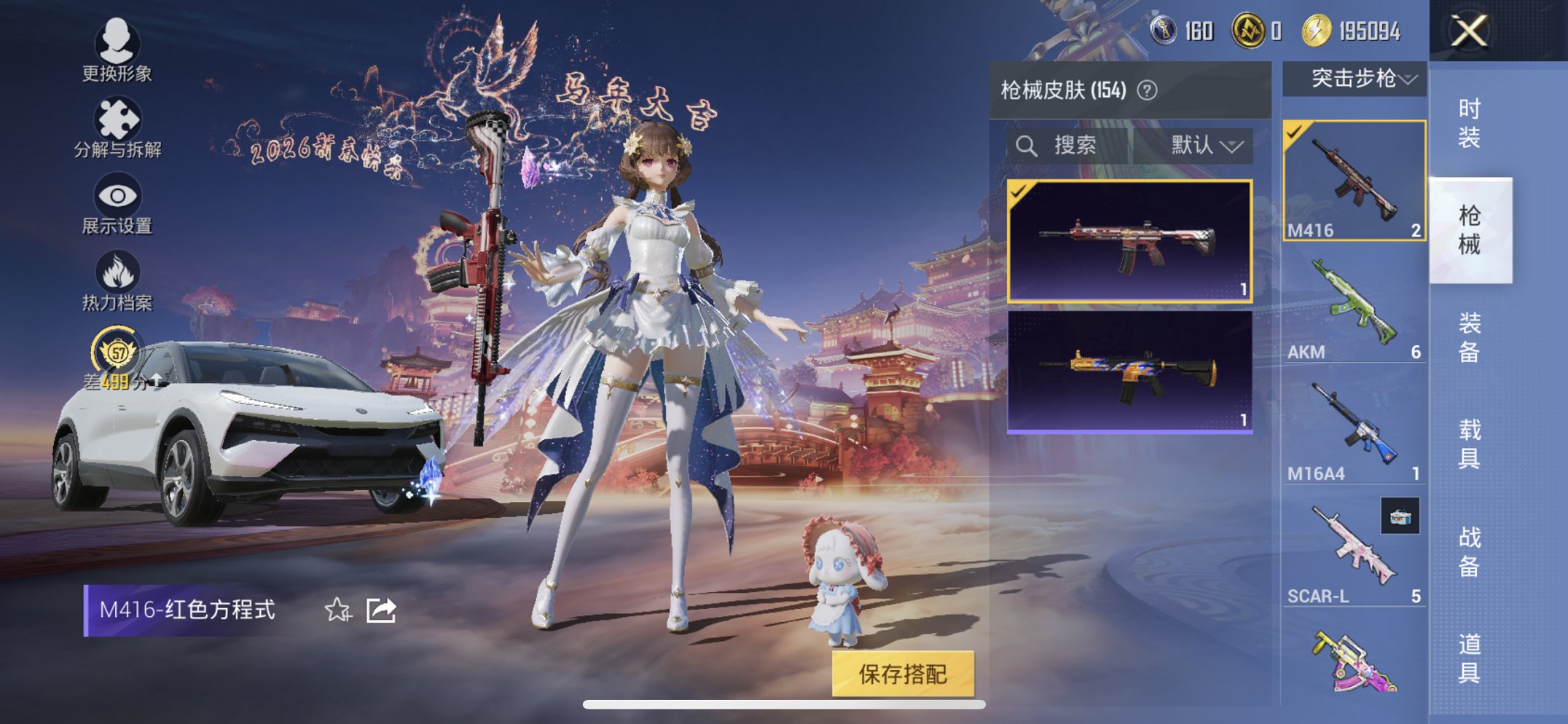1568x724 pixels.
Task: View the 热力档案 heat profile
Action: click(119, 272)
